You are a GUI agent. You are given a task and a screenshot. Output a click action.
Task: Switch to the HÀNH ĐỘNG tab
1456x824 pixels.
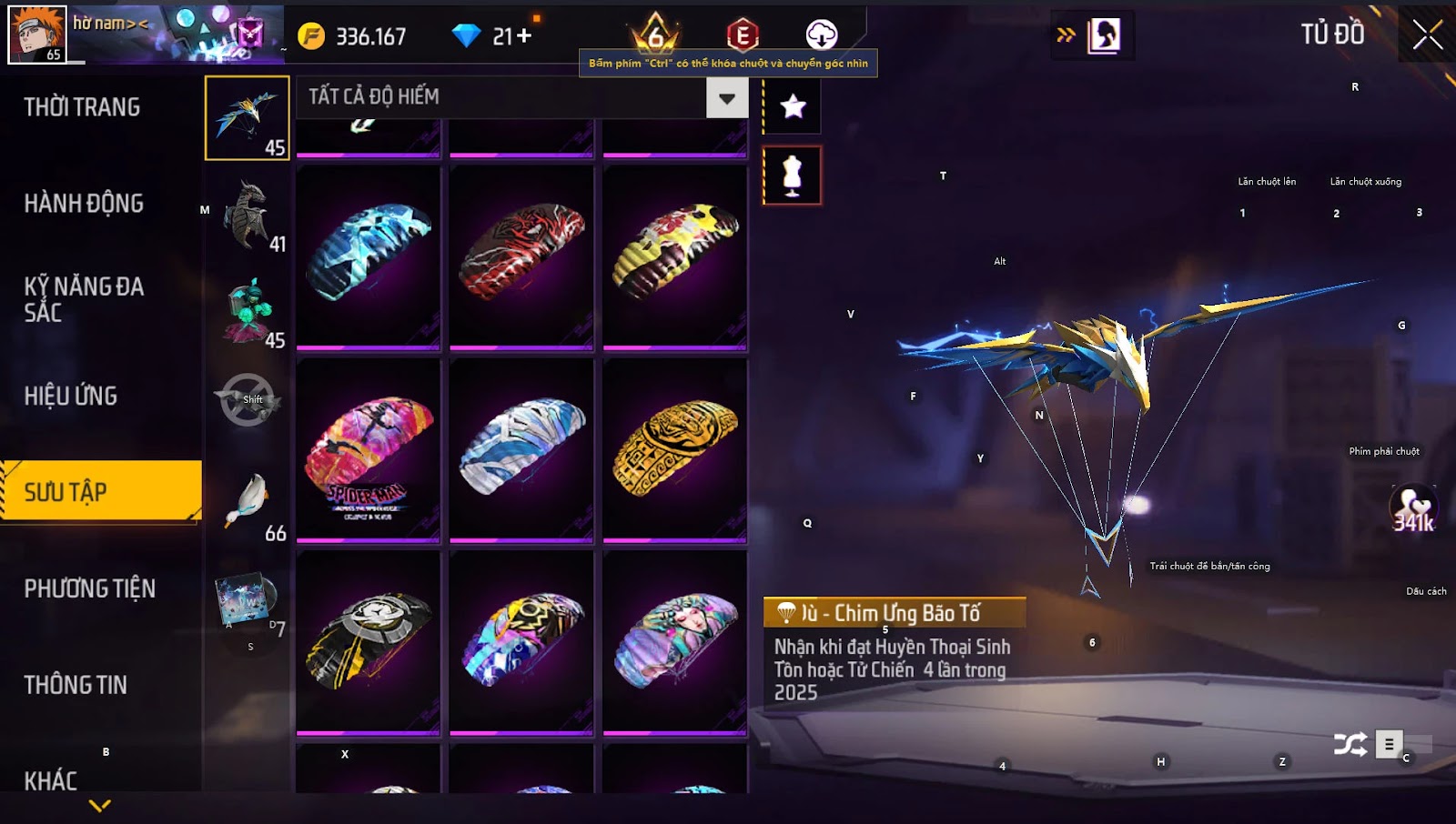(84, 204)
